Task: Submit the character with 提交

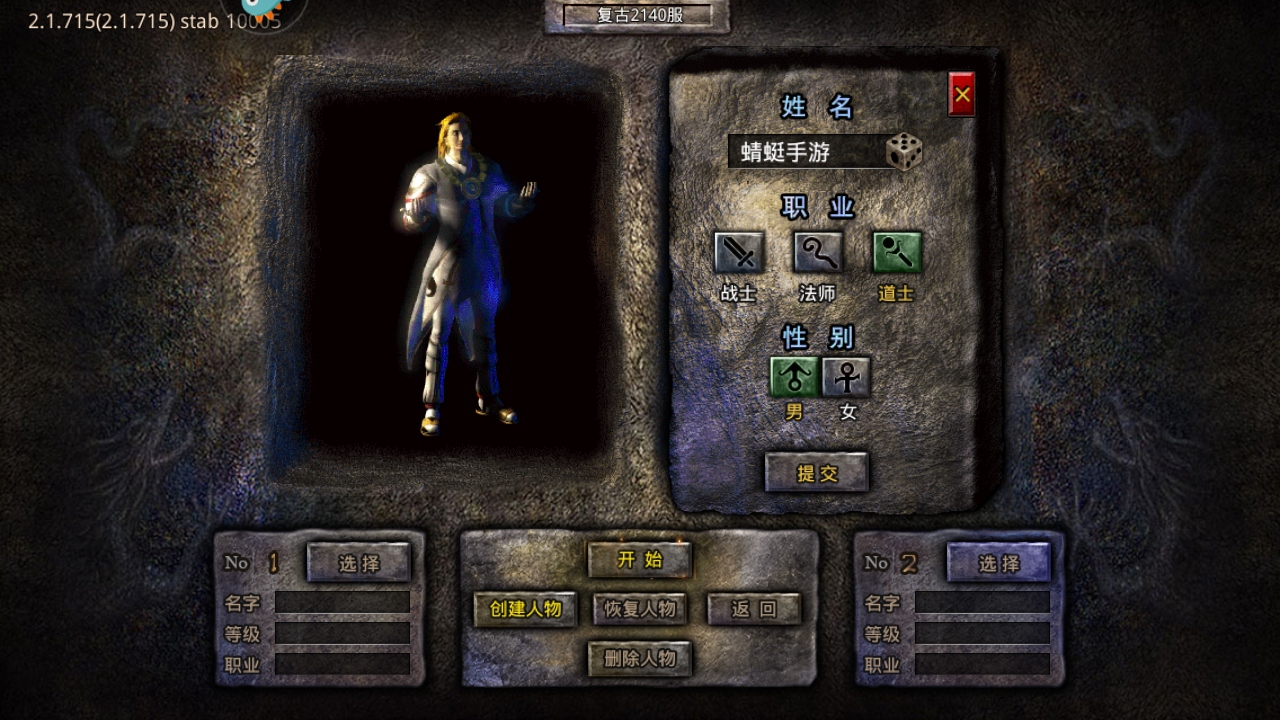Action: (817, 473)
